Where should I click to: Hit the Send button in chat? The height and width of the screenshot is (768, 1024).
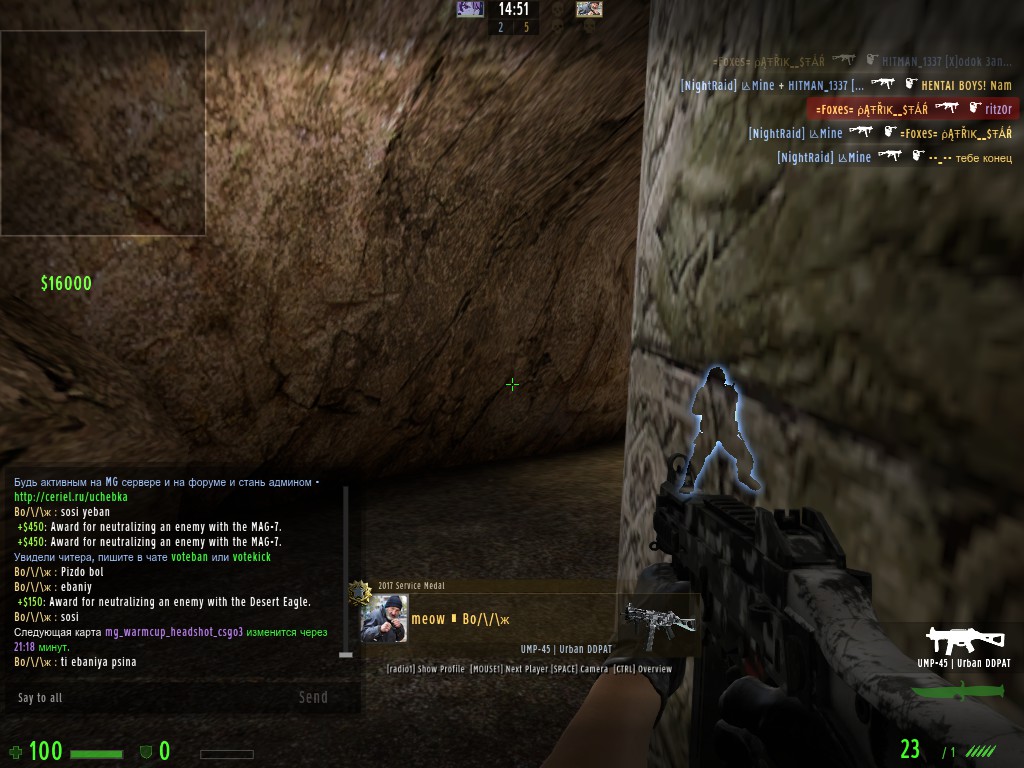coord(313,697)
